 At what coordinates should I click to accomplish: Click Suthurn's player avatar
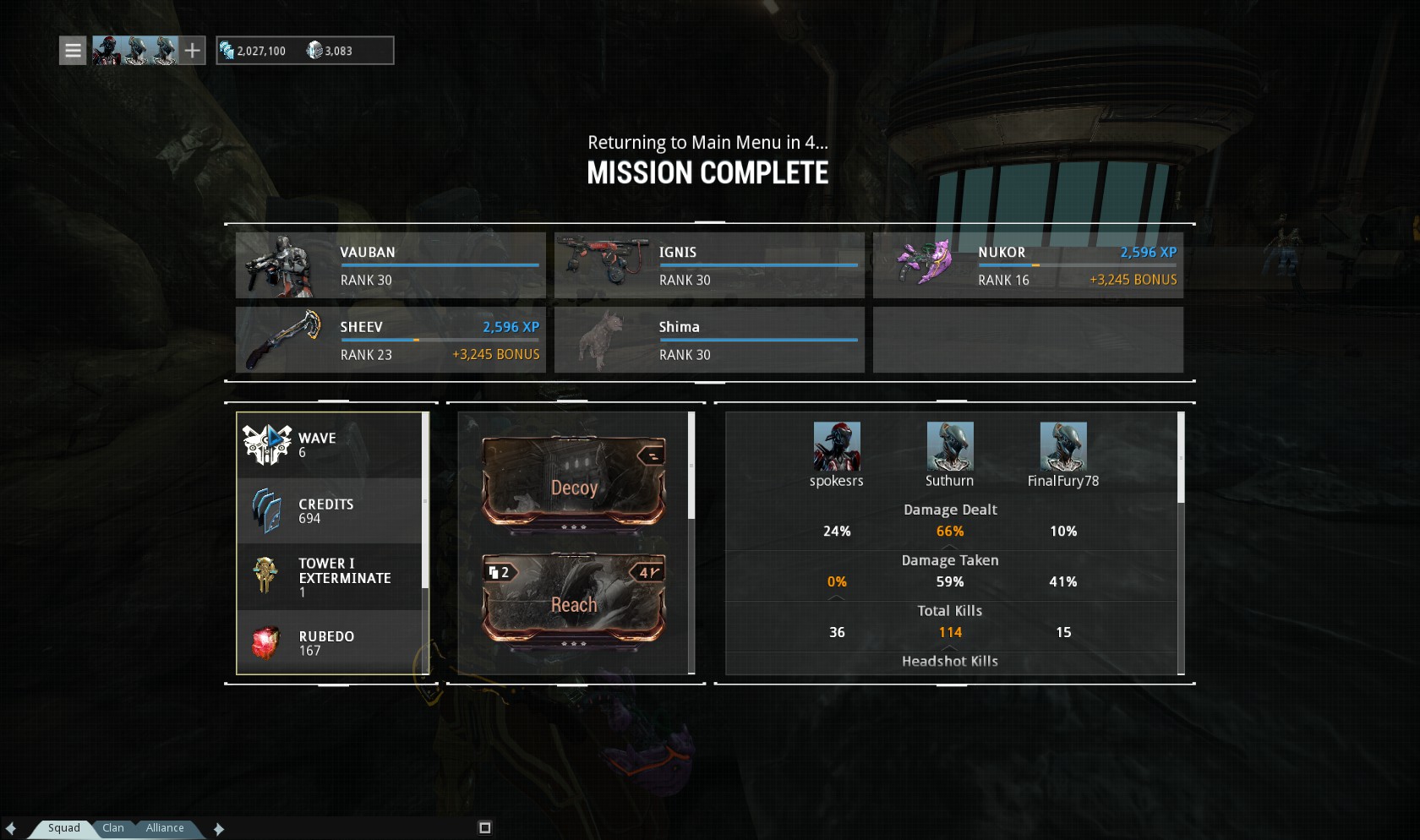tap(950, 446)
